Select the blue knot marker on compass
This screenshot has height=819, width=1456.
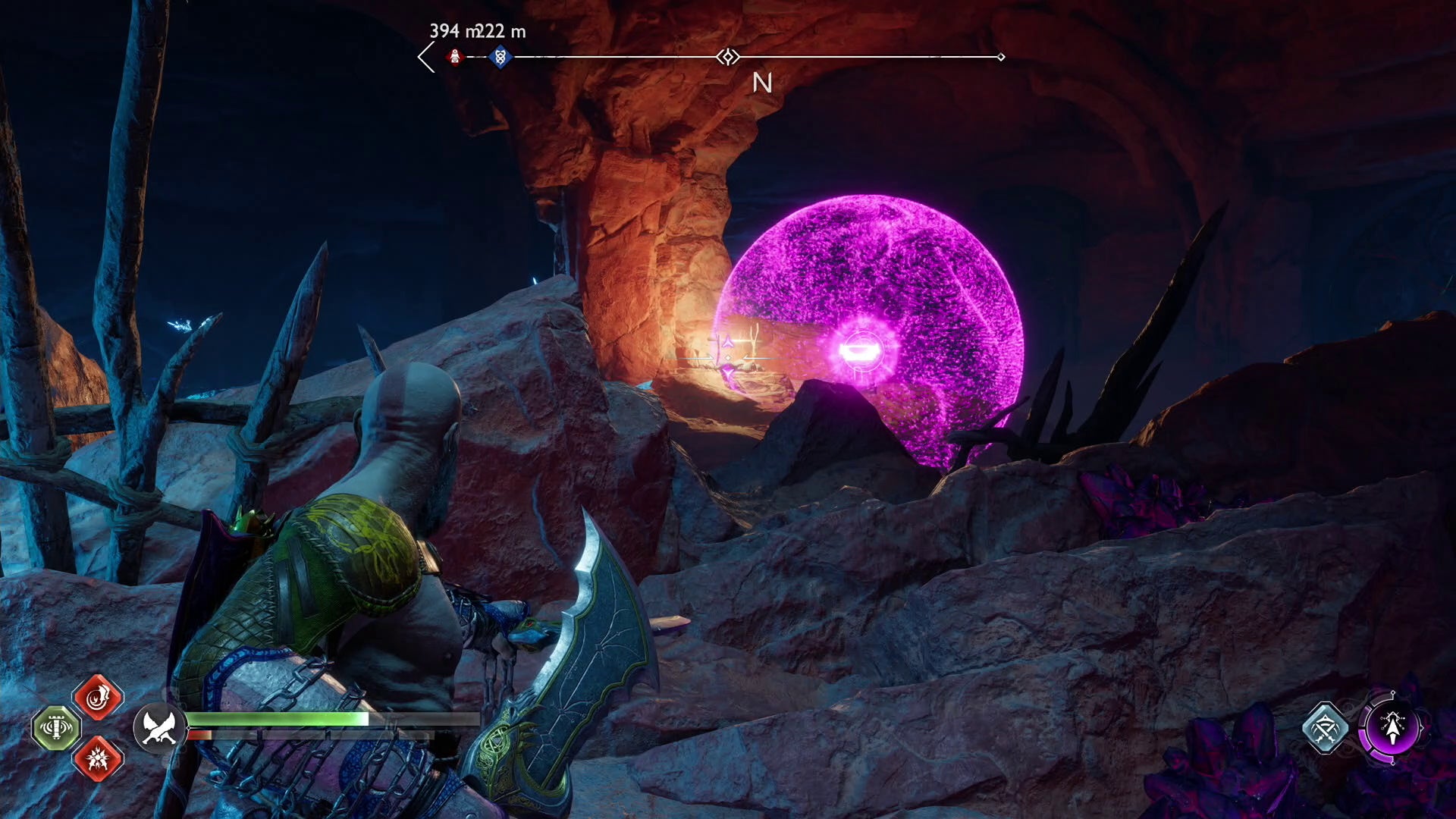tap(500, 57)
